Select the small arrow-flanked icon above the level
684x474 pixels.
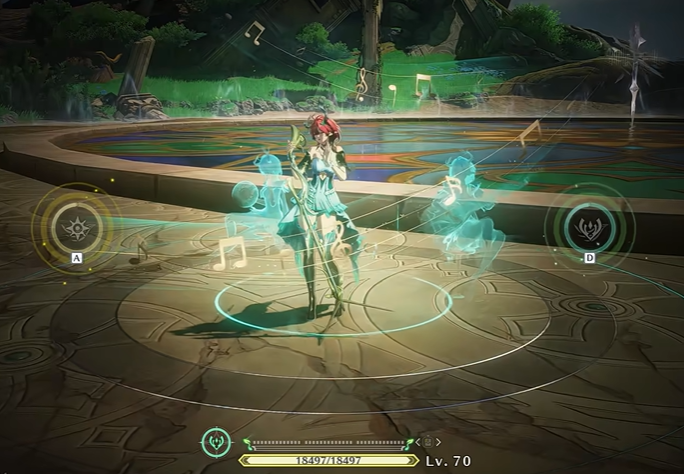428,441
